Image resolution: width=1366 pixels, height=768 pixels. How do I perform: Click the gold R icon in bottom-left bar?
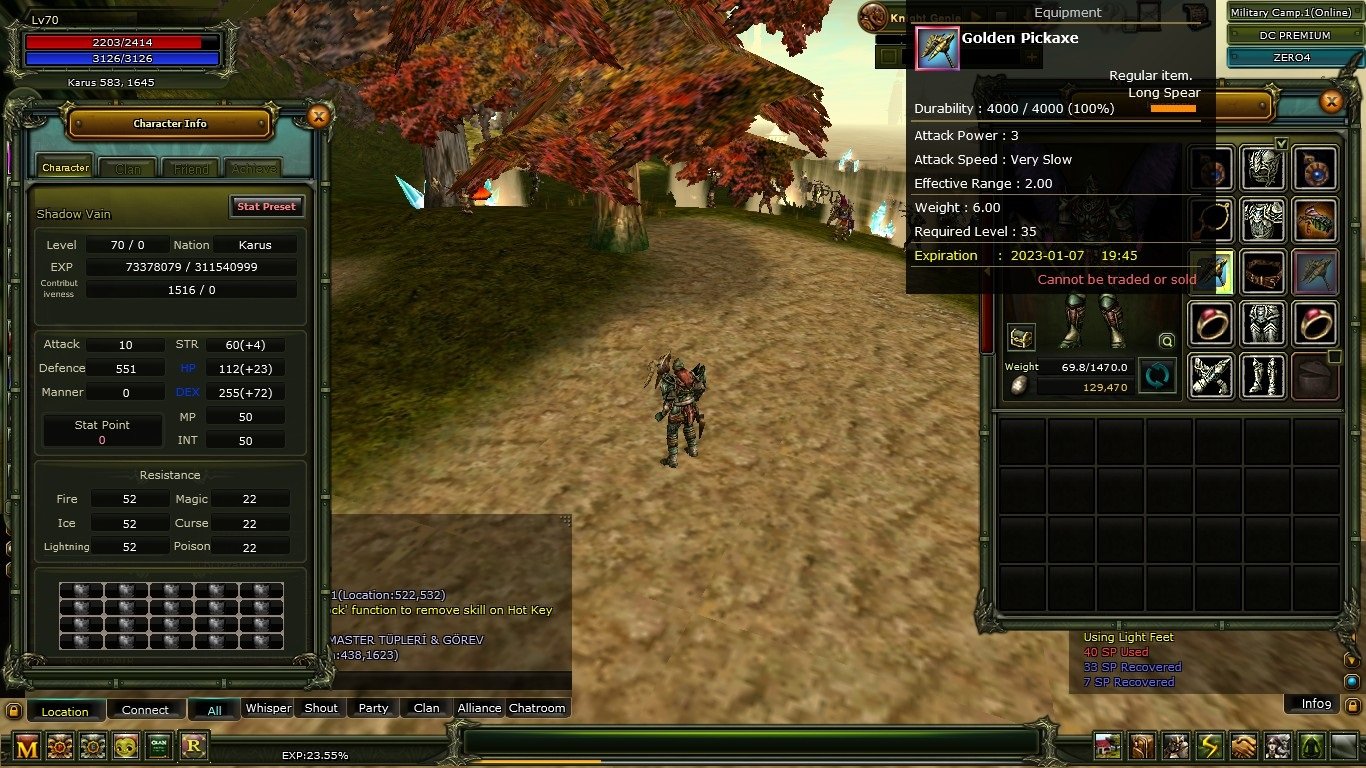pos(192,745)
